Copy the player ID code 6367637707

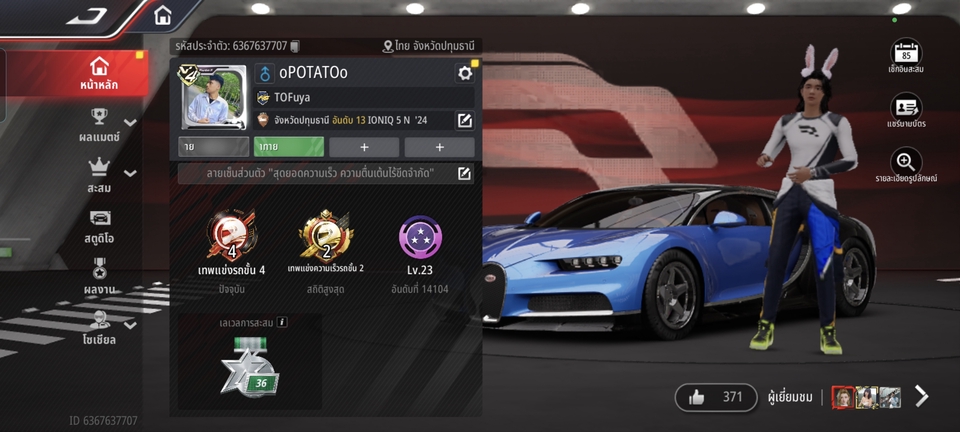tap(295, 46)
